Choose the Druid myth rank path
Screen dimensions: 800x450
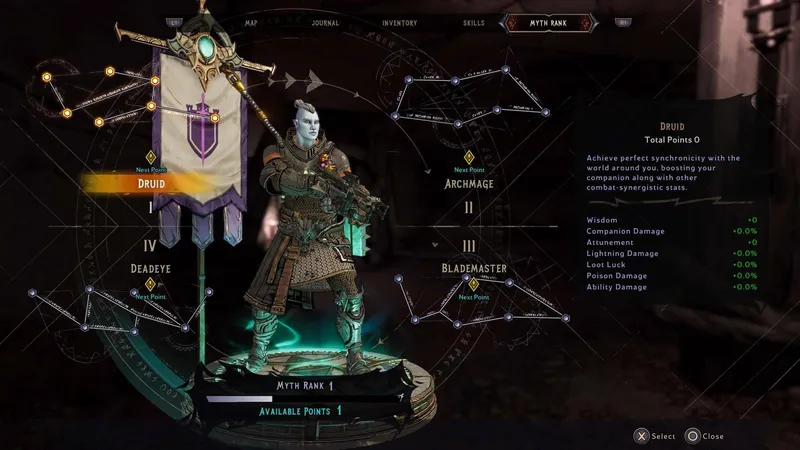151,184
